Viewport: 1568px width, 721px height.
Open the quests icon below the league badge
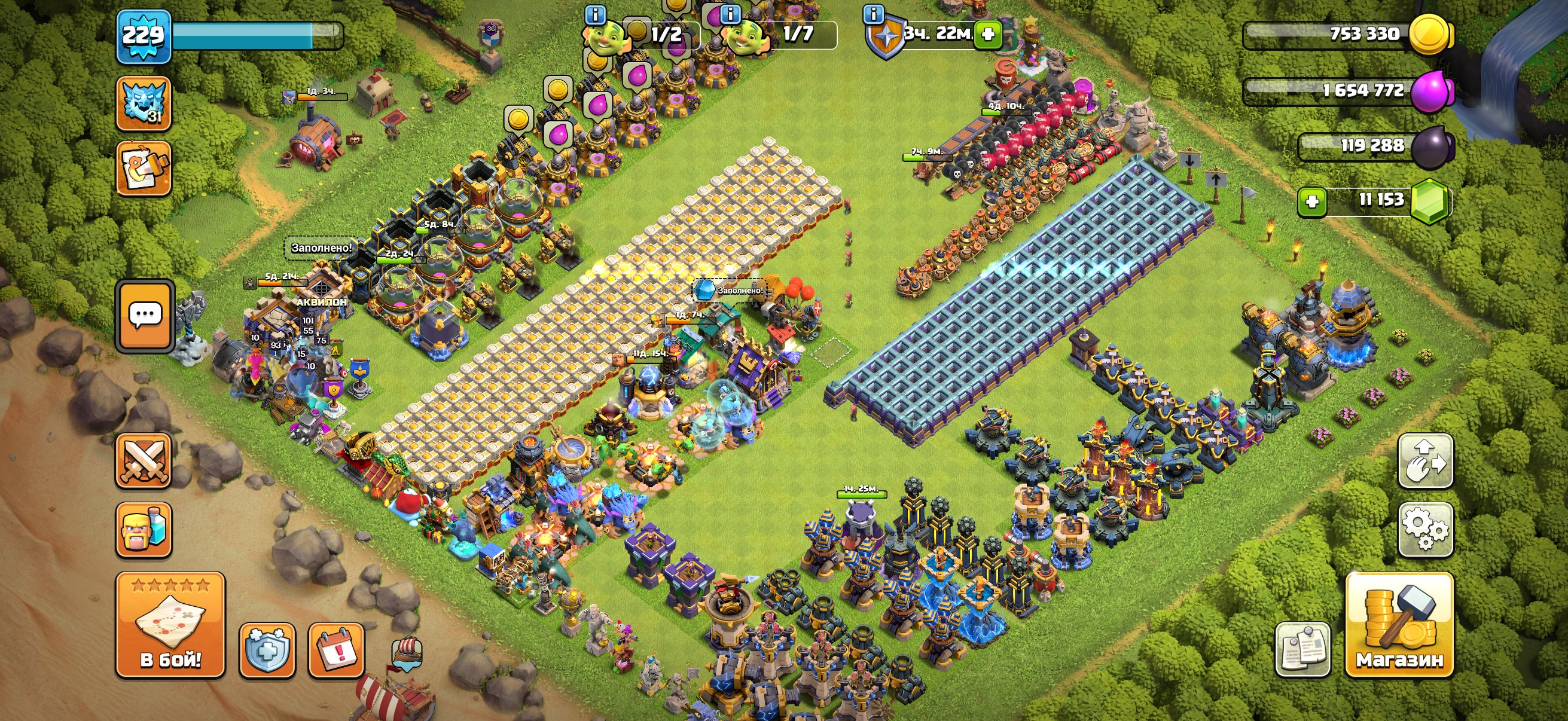coord(144,169)
